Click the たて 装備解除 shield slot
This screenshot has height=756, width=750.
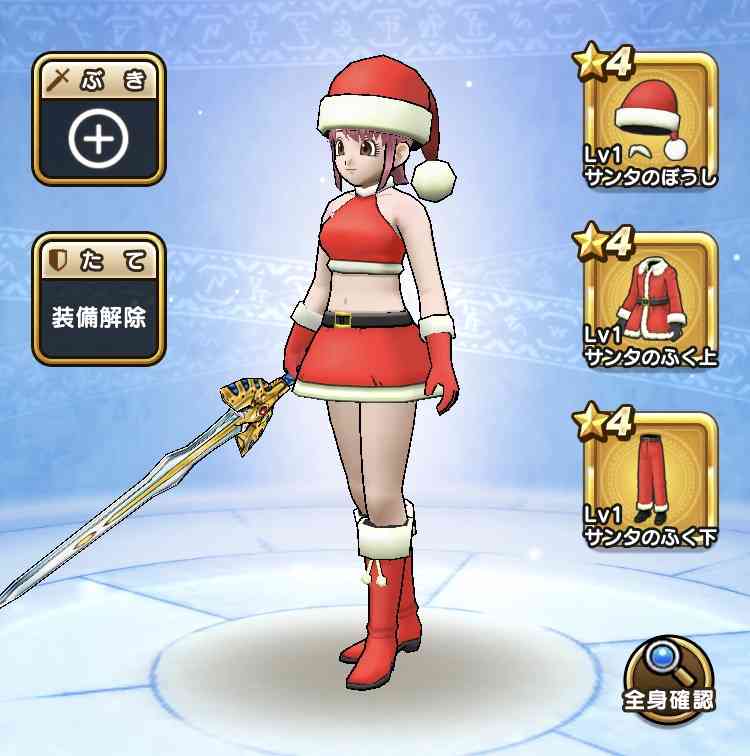[98, 301]
